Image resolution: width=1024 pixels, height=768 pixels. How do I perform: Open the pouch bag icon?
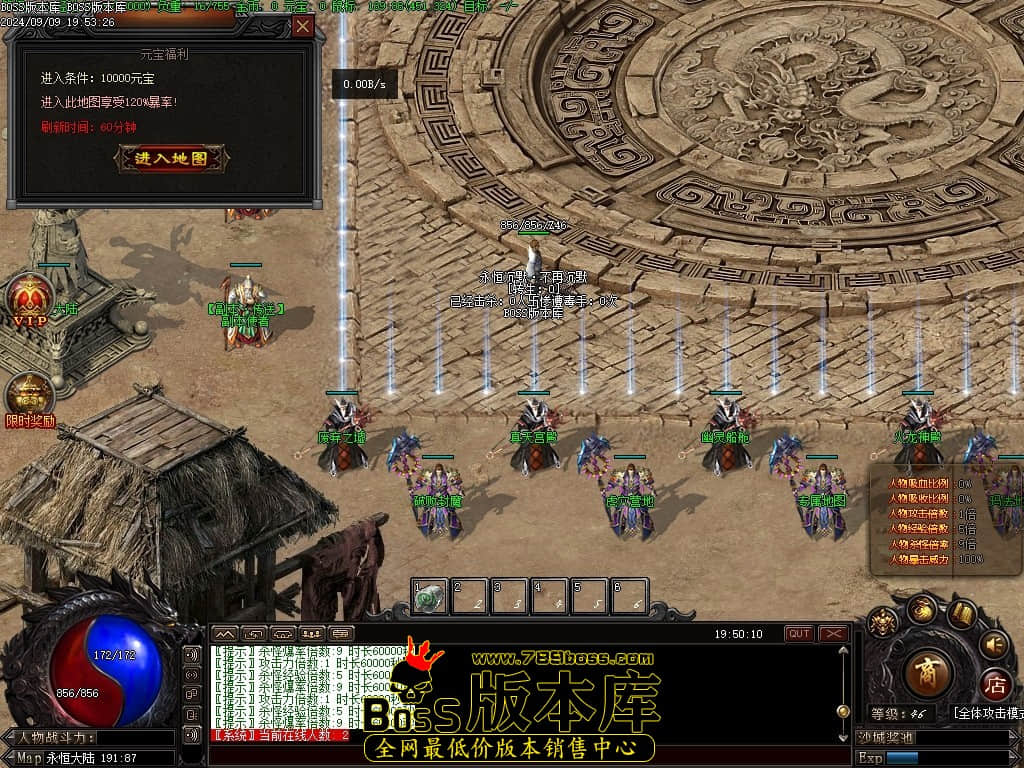click(921, 609)
